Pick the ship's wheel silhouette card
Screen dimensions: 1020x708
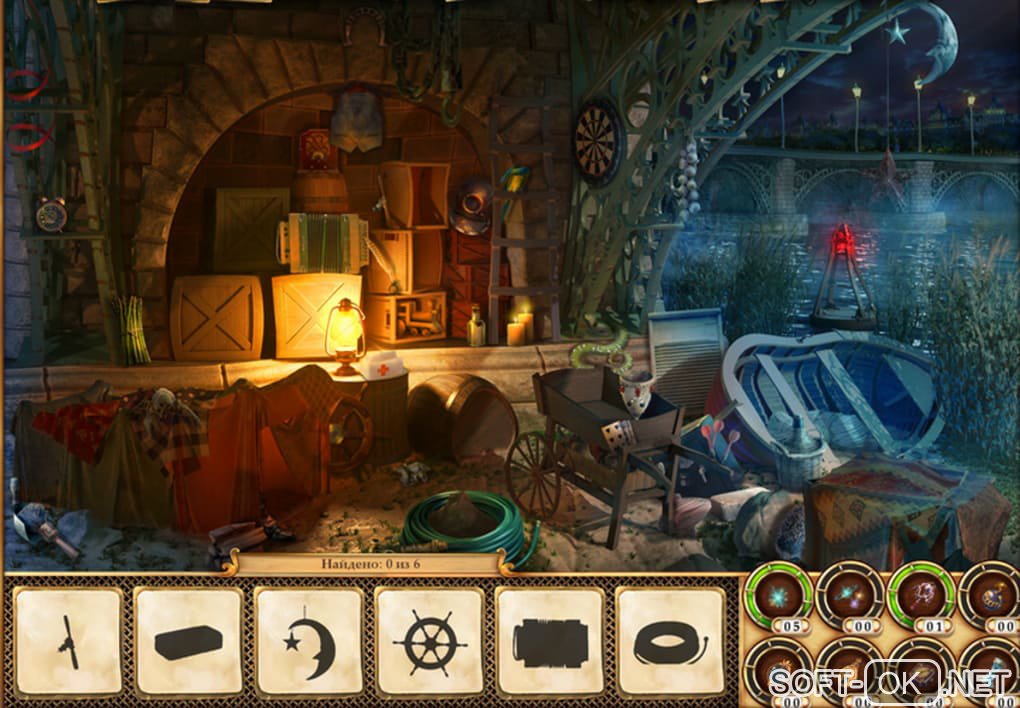coord(429,641)
